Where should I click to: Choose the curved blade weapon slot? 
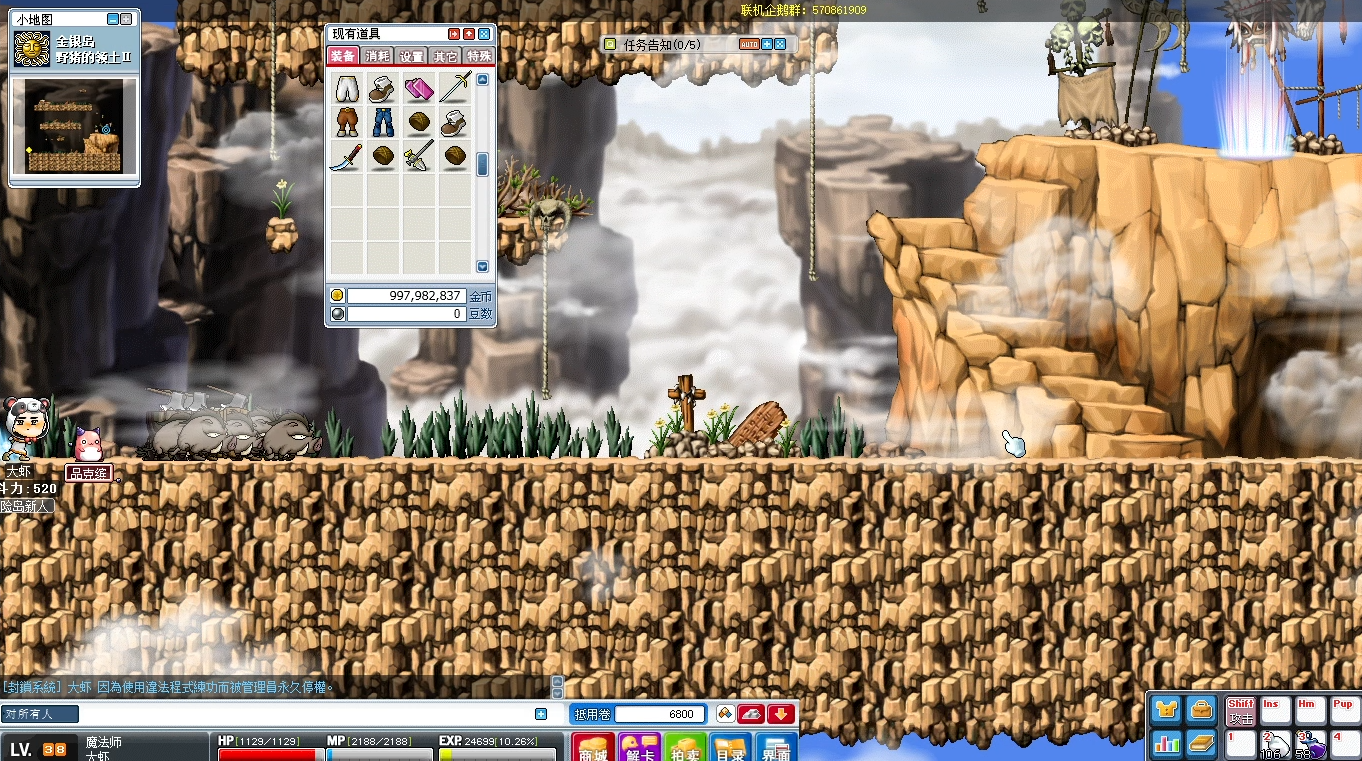pyautogui.click(x=346, y=156)
